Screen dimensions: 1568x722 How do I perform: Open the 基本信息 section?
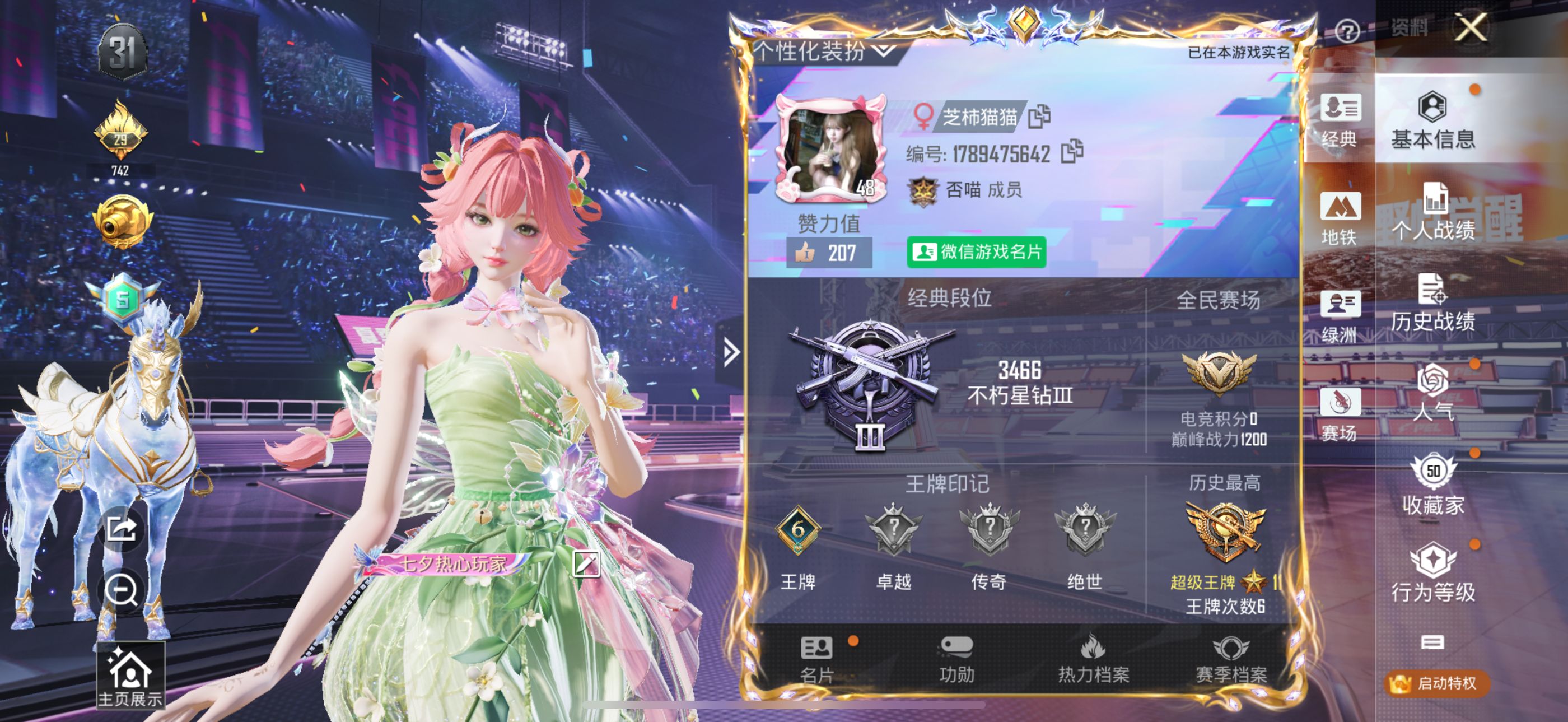[1432, 120]
